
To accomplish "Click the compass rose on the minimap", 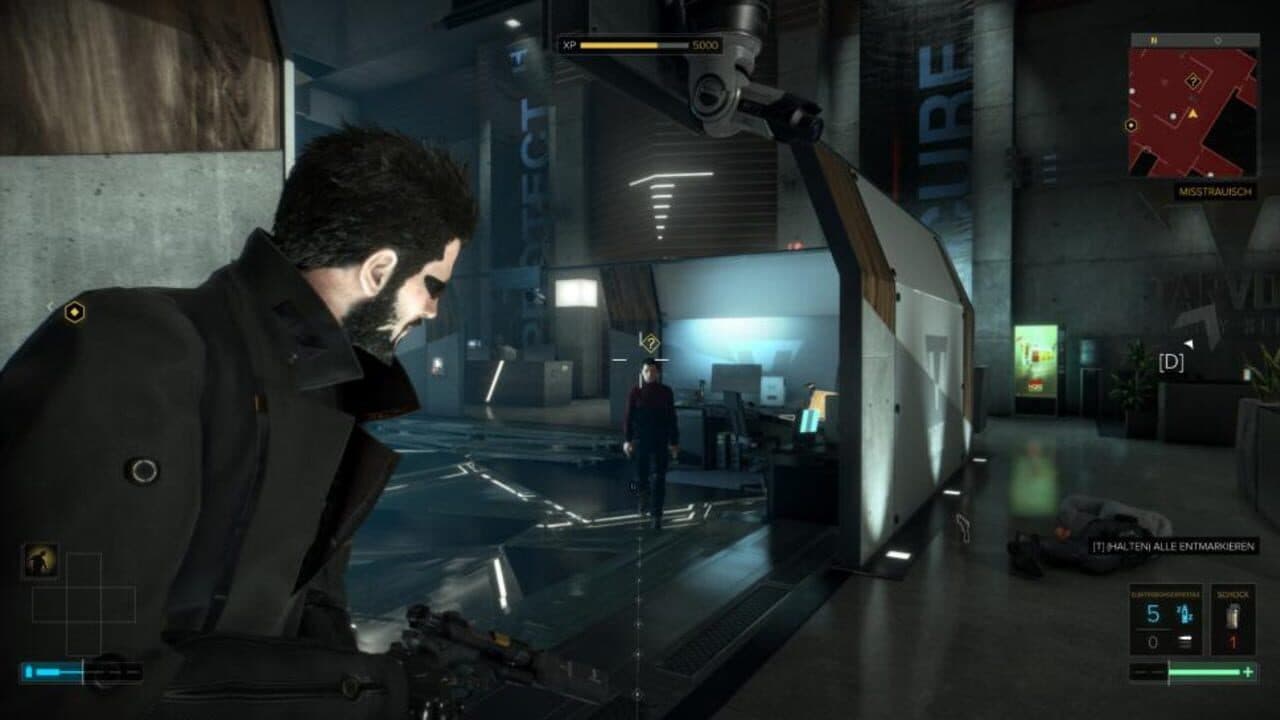I will point(1152,40).
